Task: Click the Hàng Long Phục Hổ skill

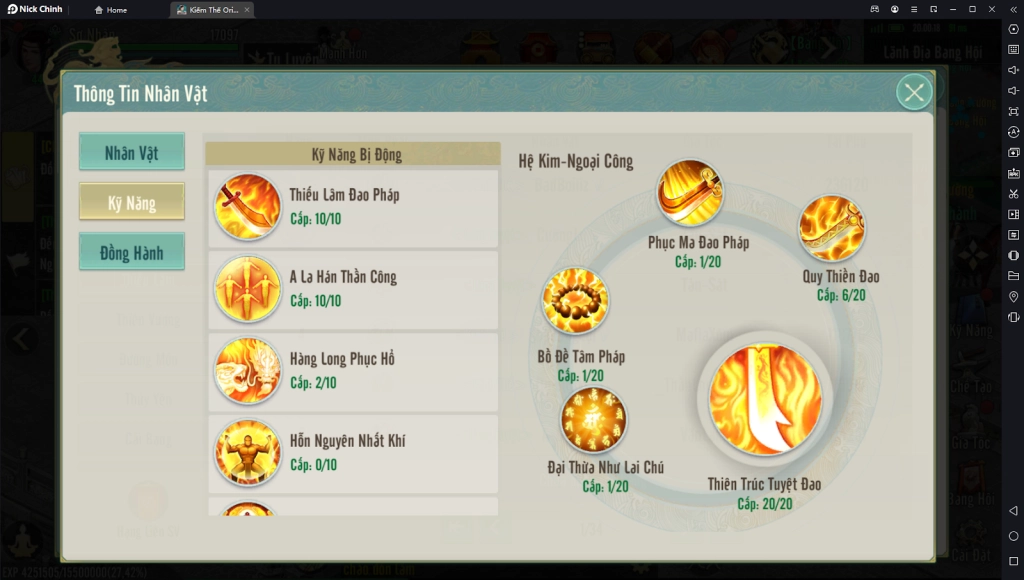Action: (x=352, y=371)
